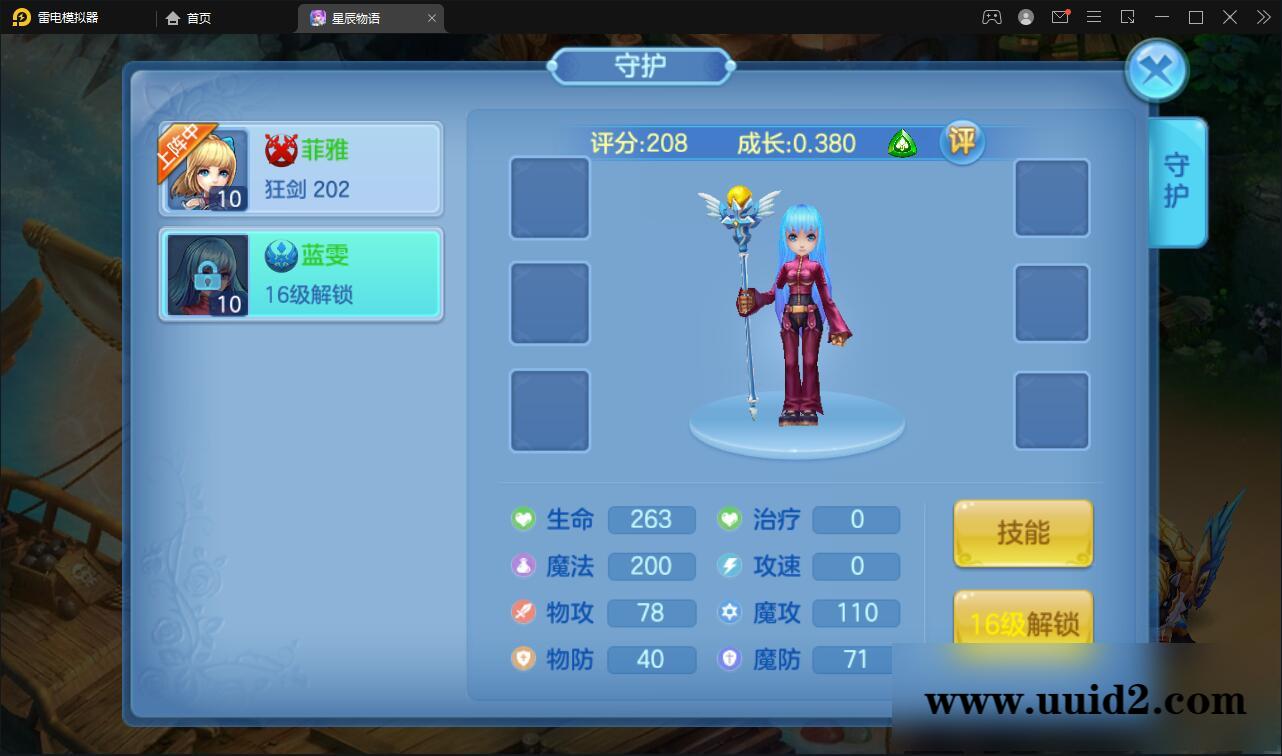Screen dimensions: 1282x756
Task: Open the 守护 side panel tab
Action: pyautogui.click(x=1177, y=183)
